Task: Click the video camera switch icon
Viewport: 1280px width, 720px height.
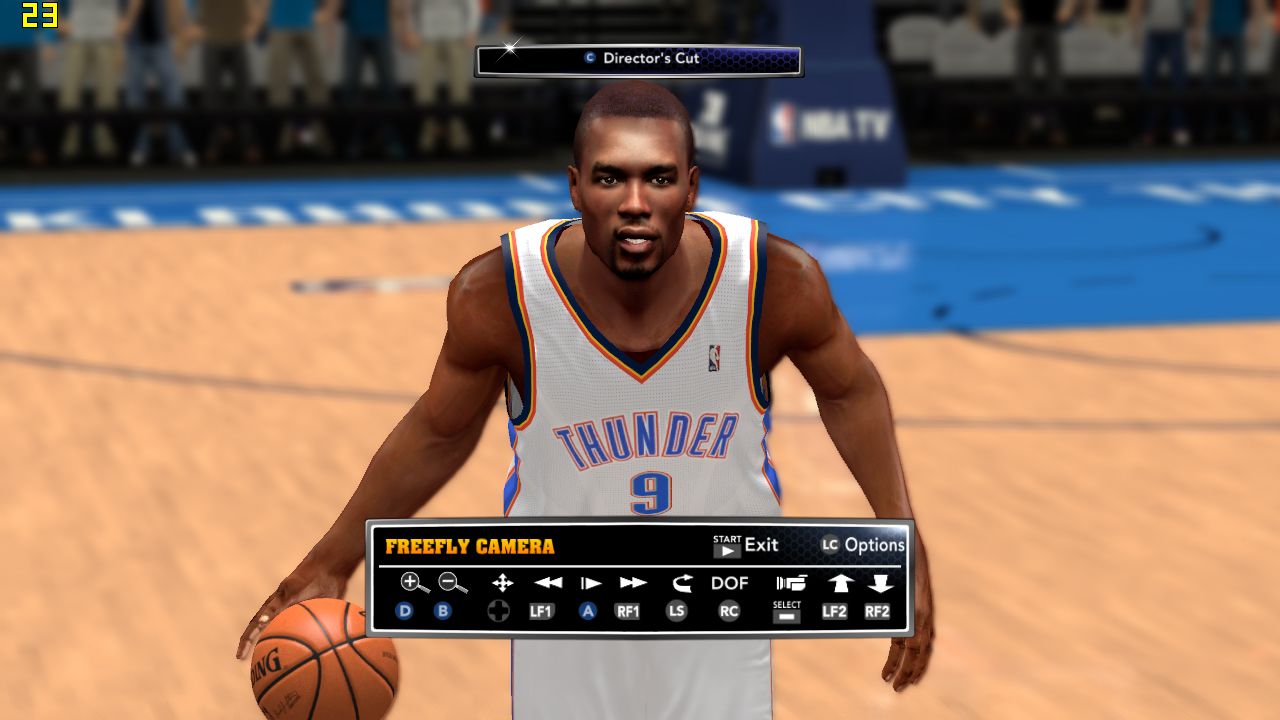Action: click(x=791, y=583)
